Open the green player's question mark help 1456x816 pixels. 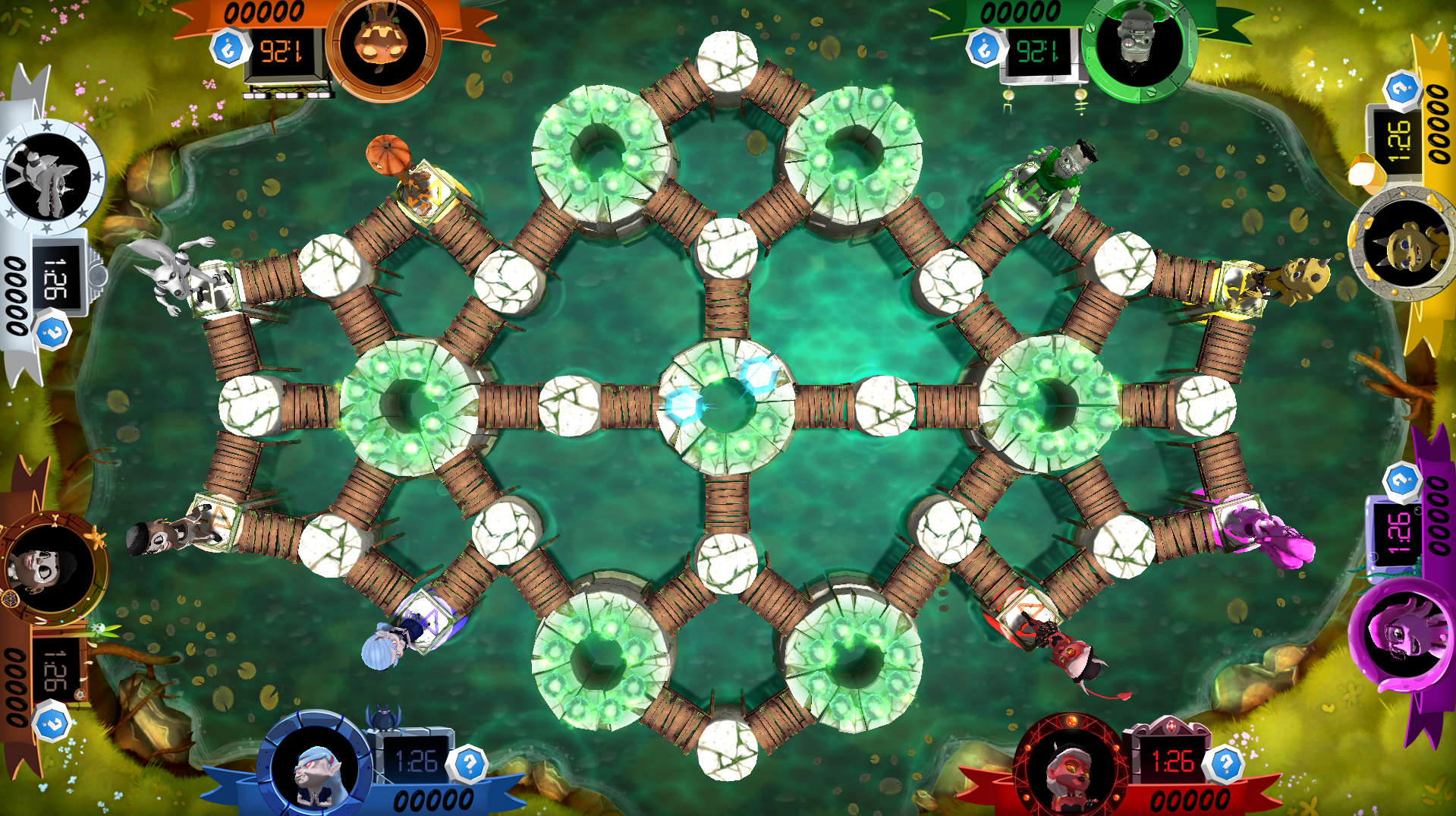click(x=984, y=49)
